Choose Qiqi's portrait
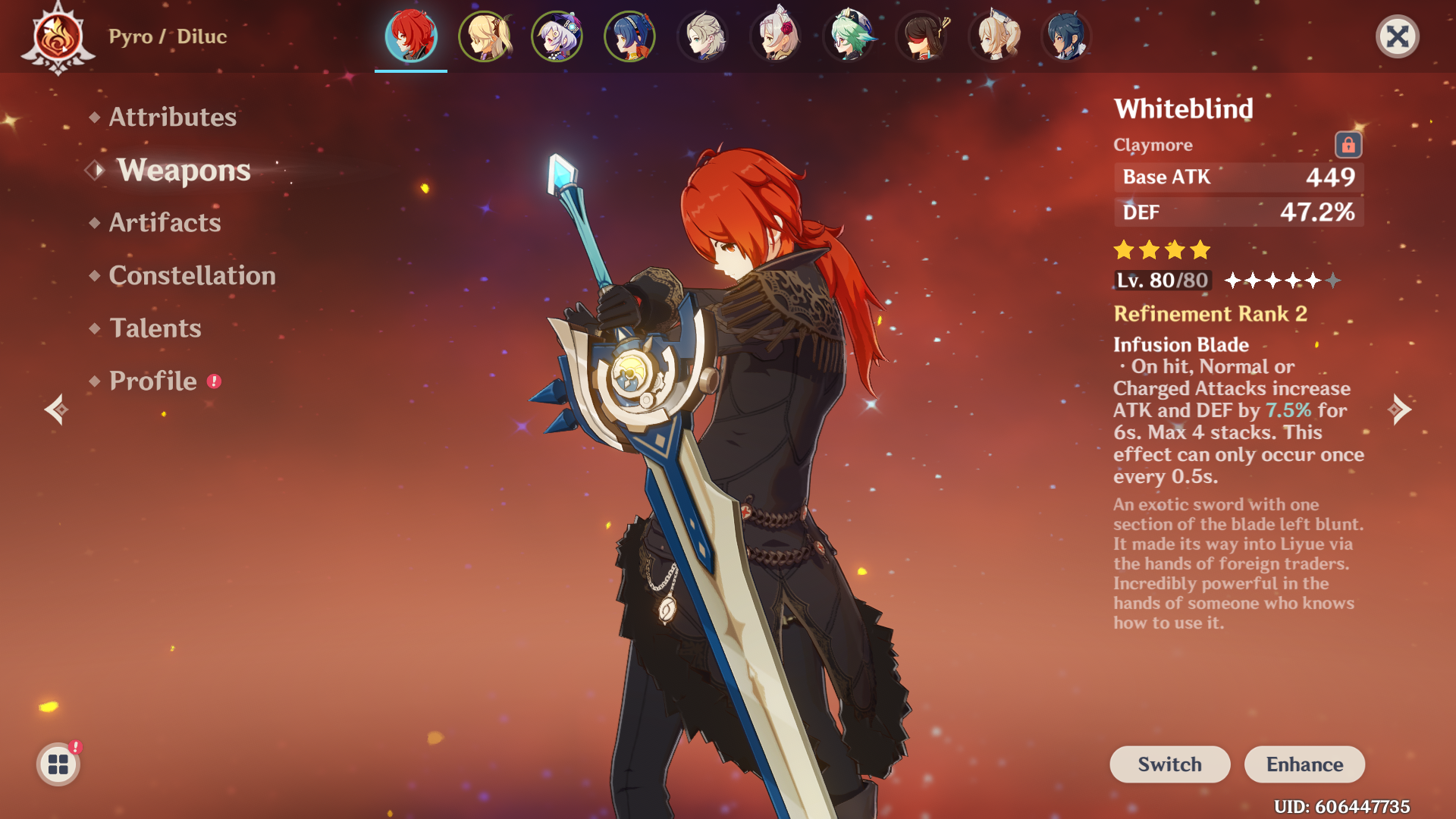Image resolution: width=1456 pixels, height=819 pixels. click(557, 36)
